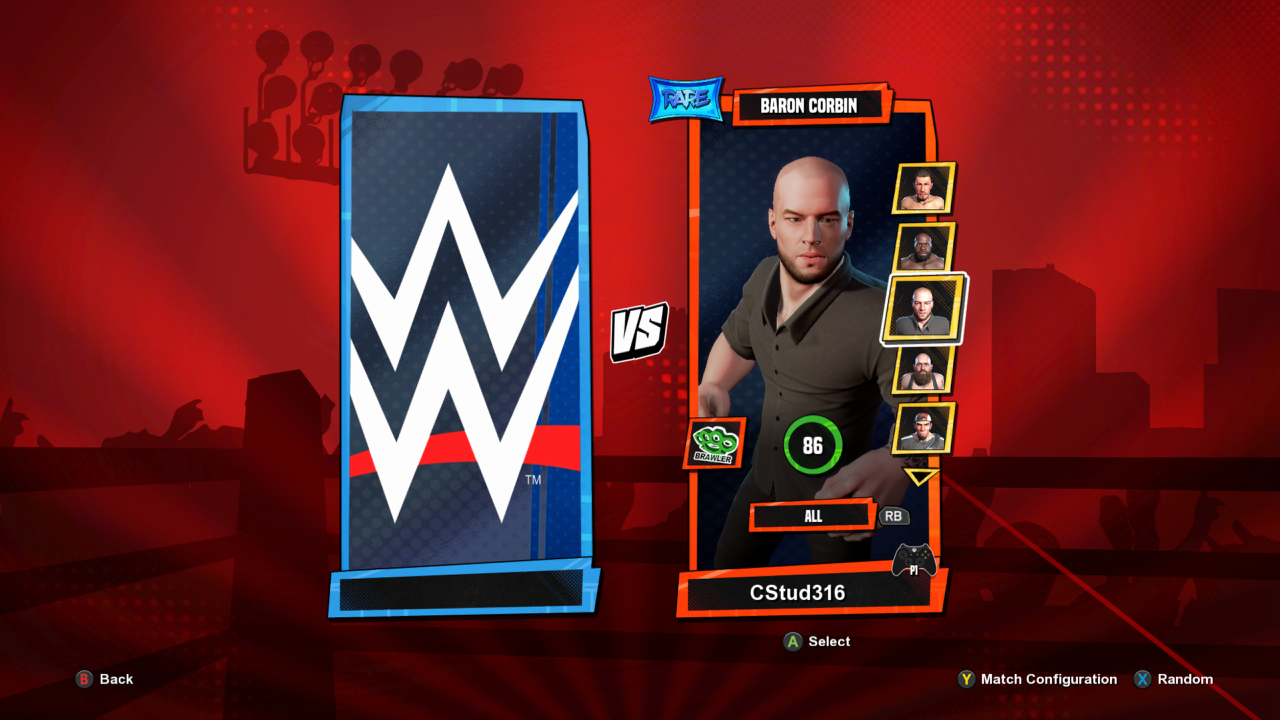Open the ALL superstar filter

tap(812, 516)
